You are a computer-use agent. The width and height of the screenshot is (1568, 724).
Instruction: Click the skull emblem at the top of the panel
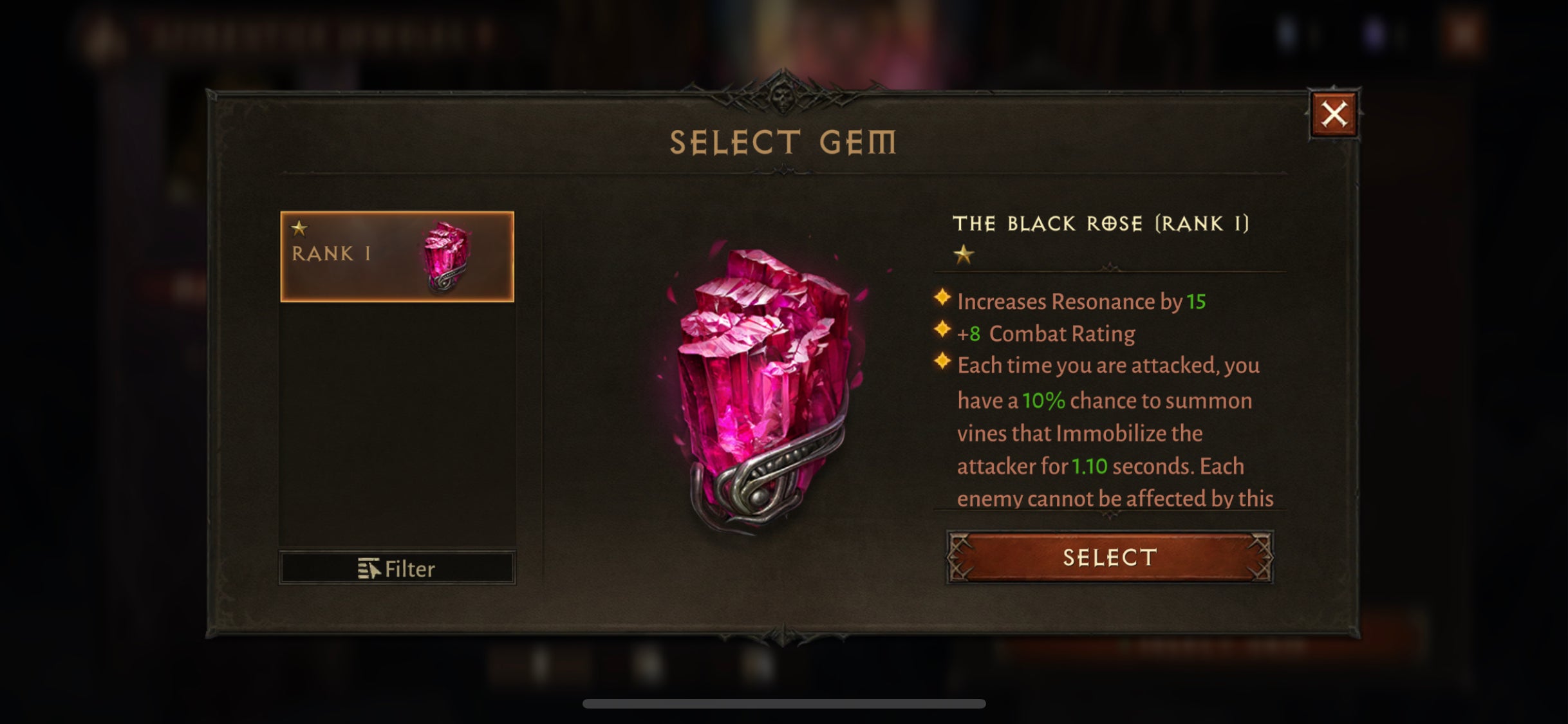pyautogui.click(x=783, y=97)
